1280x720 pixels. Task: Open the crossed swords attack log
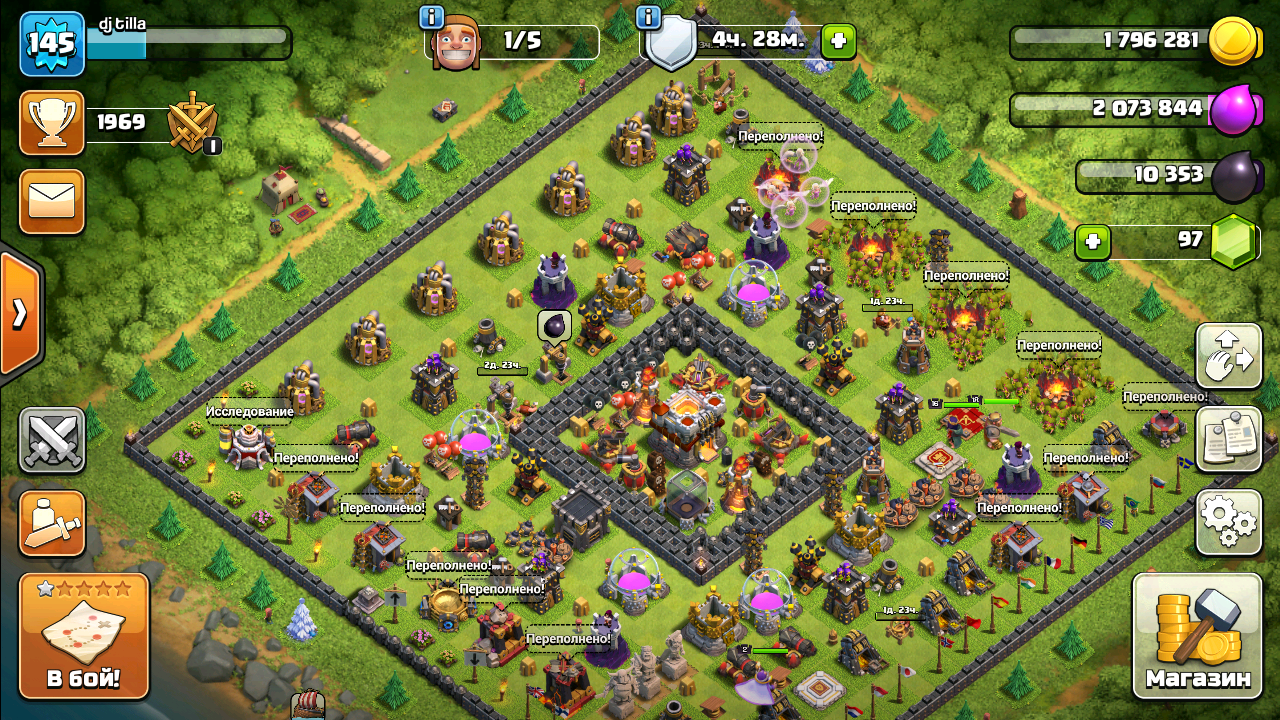click(x=52, y=440)
